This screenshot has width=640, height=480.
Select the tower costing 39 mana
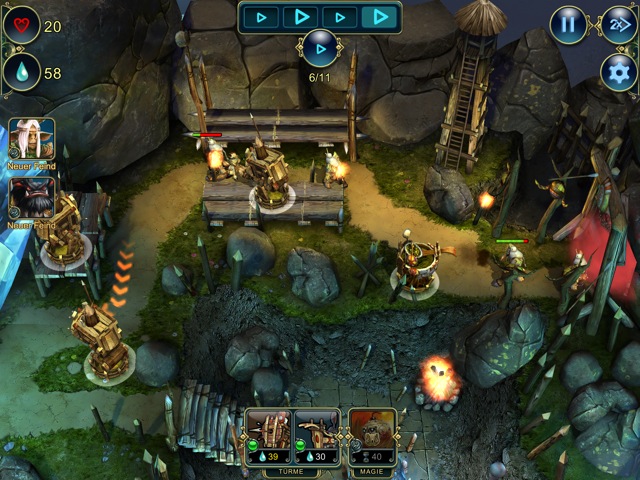point(269,433)
